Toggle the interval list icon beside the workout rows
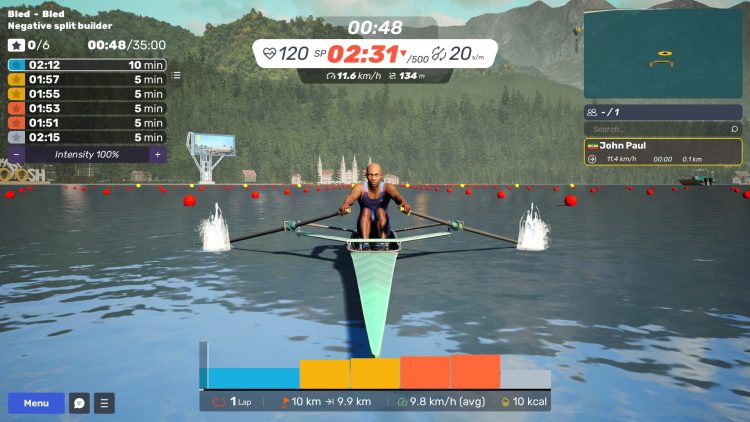The image size is (750, 422). 177,75
